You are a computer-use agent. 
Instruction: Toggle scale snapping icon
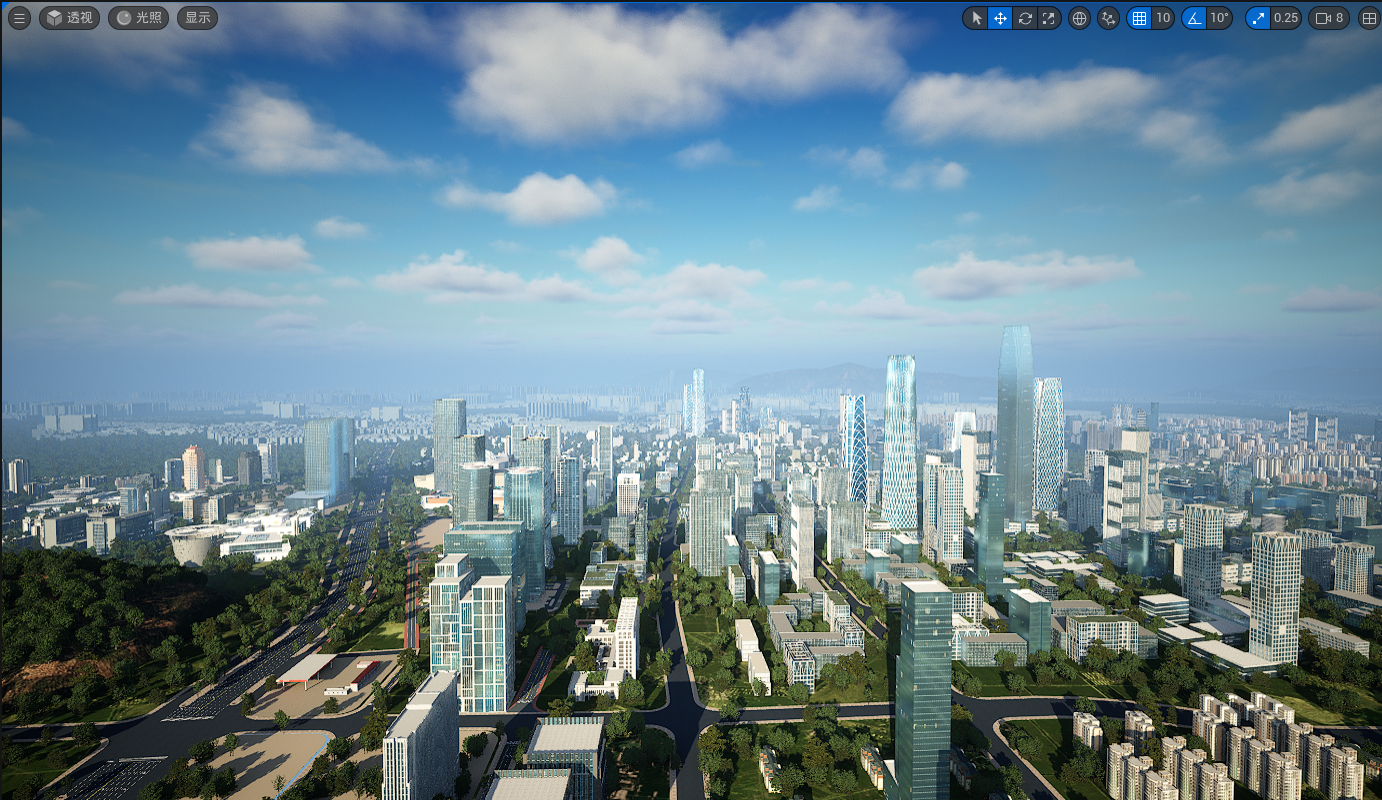click(x=1258, y=18)
